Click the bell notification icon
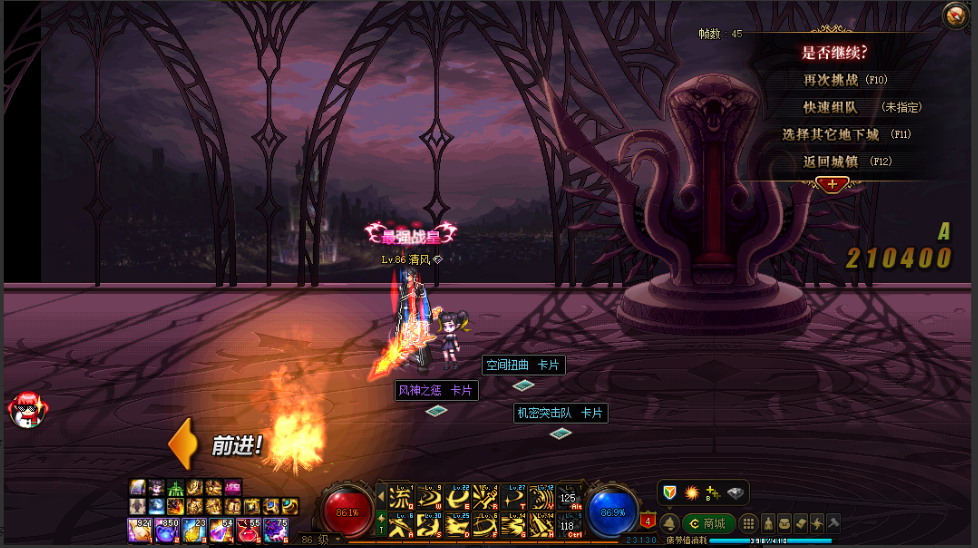The height and width of the screenshot is (548, 978). coord(669,523)
